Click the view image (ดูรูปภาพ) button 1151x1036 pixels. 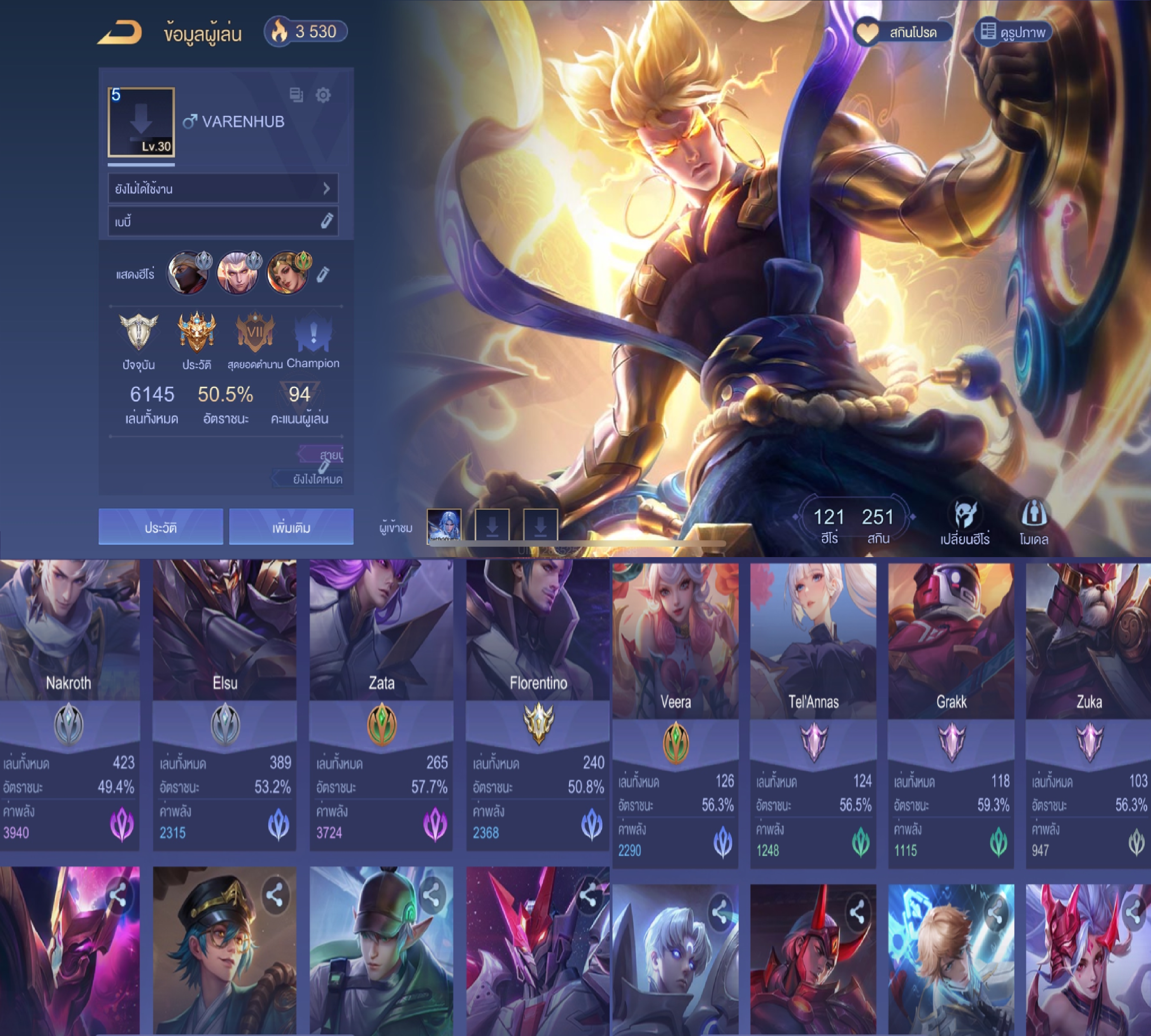click(x=1012, y=33)
